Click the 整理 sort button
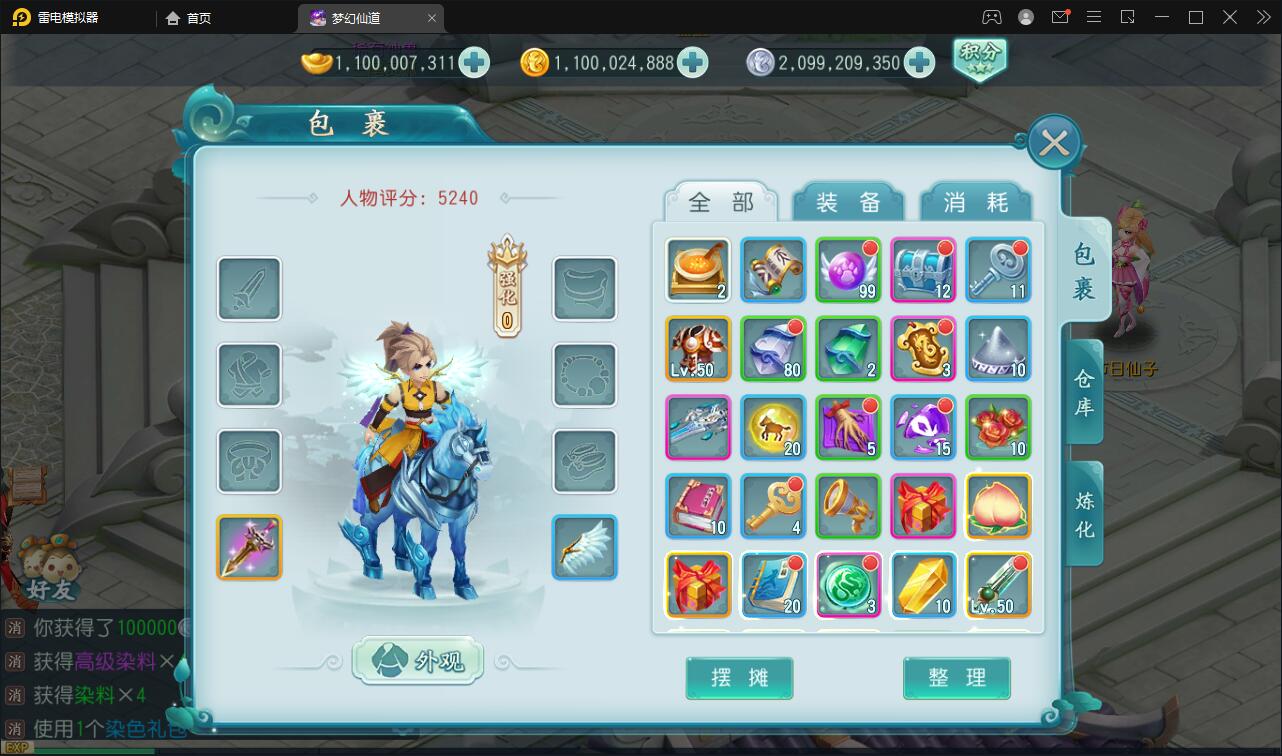1282x756 pixels. point(956,678)
